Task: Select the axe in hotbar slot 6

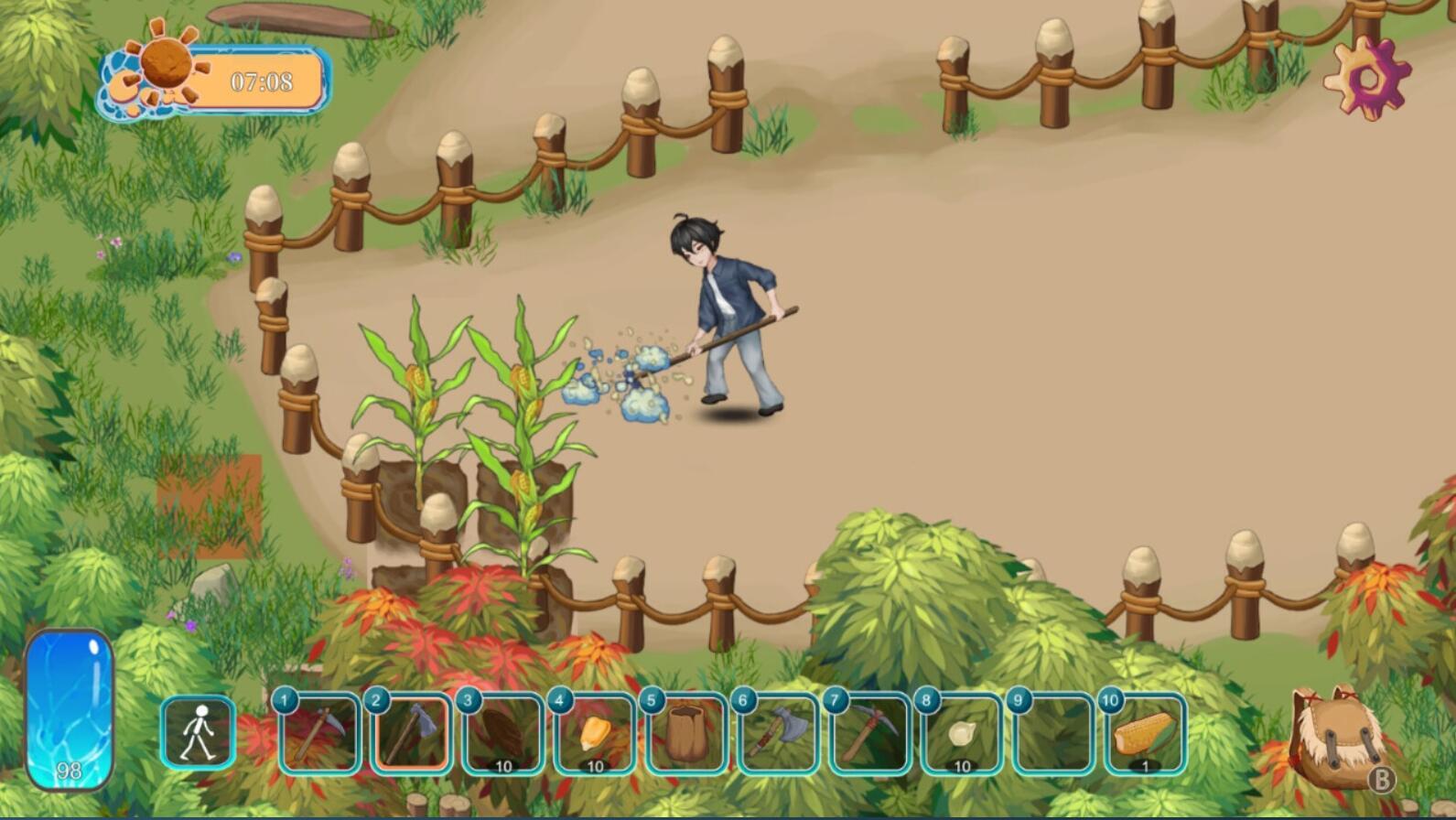Action: point(777,737)
